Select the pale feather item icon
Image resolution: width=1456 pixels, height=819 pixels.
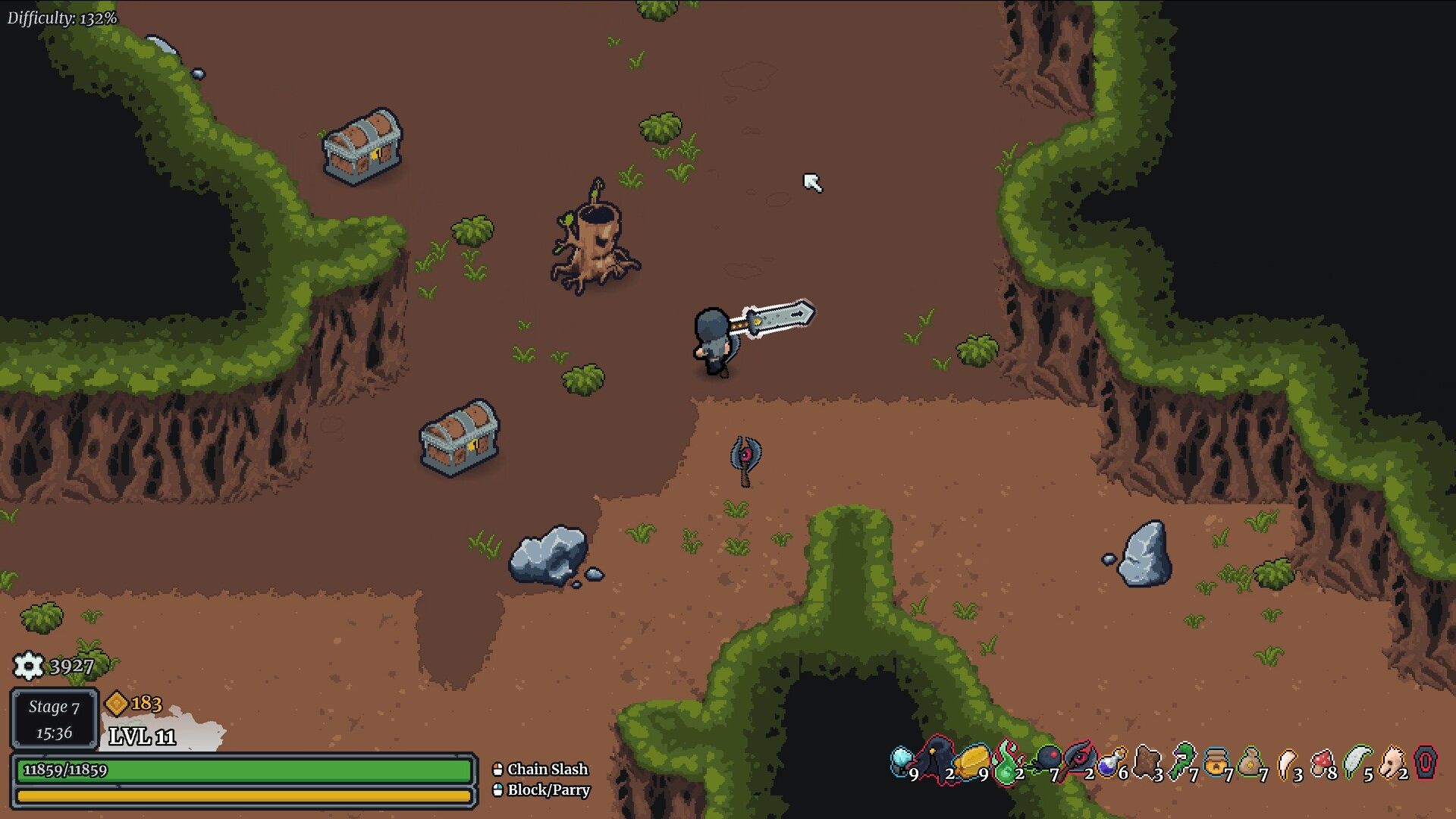click(1356, 761)
